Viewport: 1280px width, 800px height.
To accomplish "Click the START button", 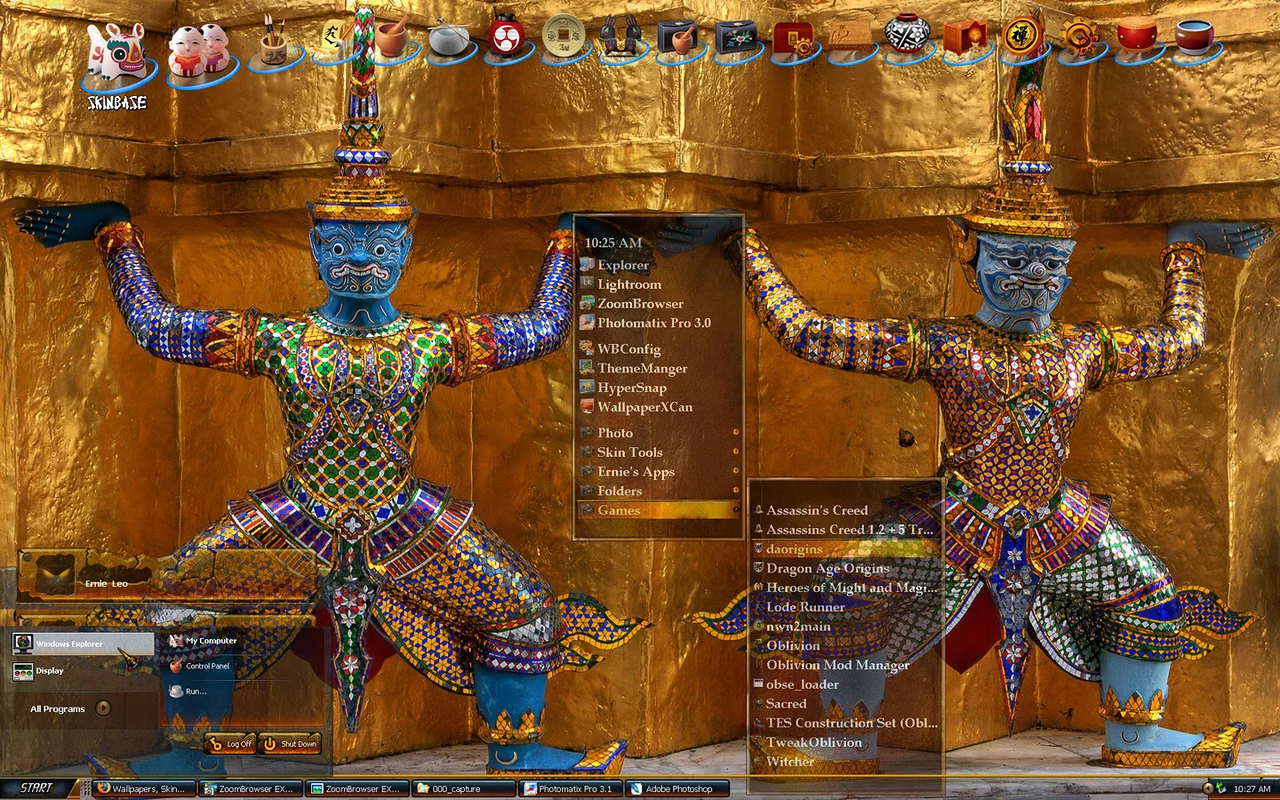I will (38, 788).
